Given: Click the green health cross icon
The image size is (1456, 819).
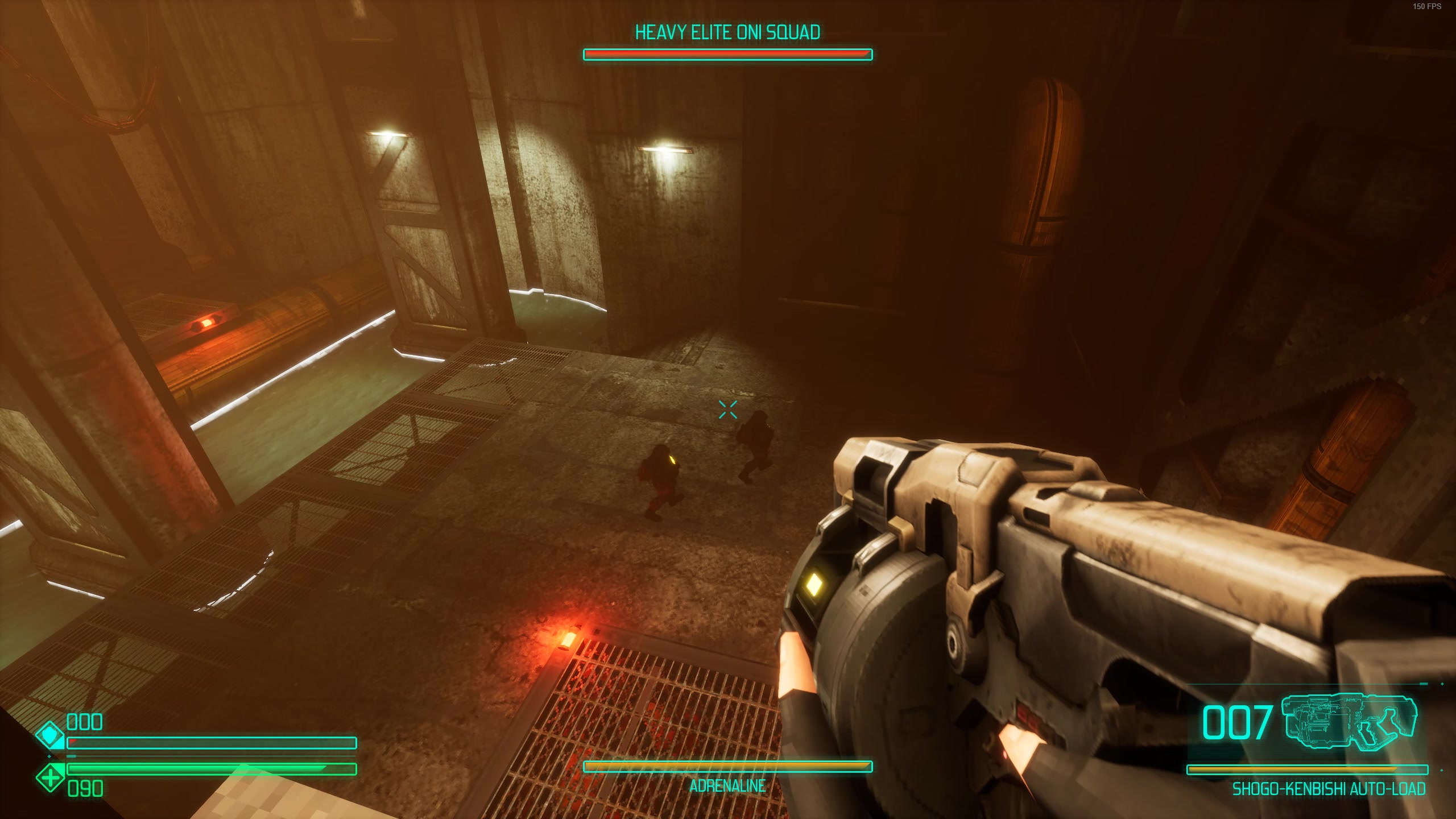Looking at the screenshot, I should 50,776.
